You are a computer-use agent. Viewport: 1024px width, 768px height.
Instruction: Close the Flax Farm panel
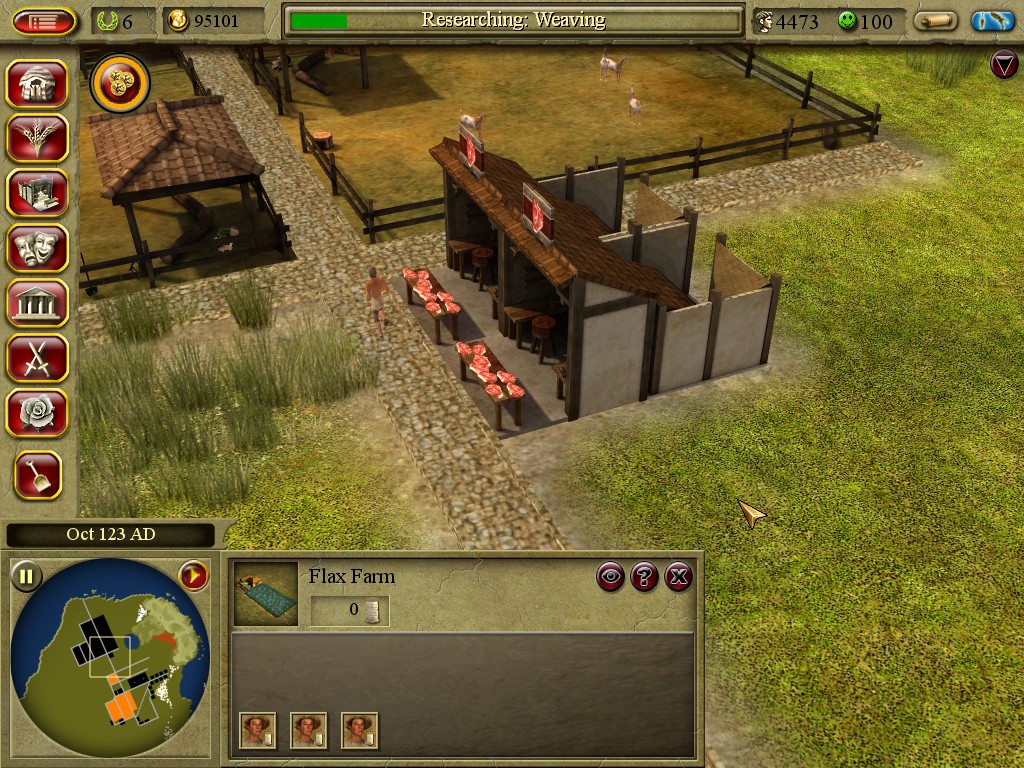point(679,576)
